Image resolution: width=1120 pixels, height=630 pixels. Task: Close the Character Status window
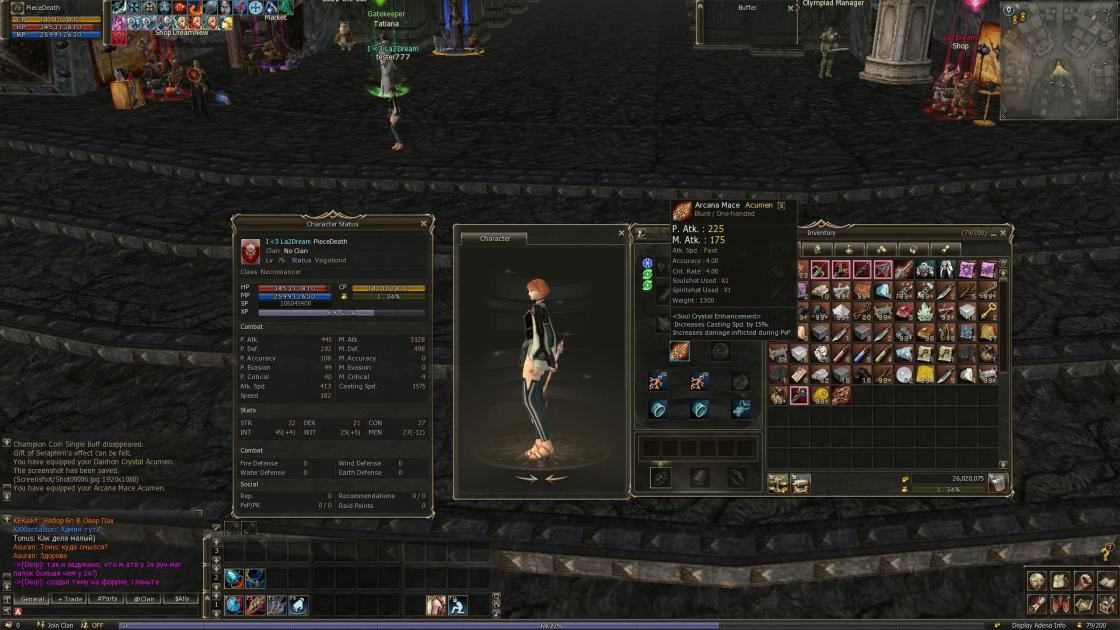click(x=424, y=224)
